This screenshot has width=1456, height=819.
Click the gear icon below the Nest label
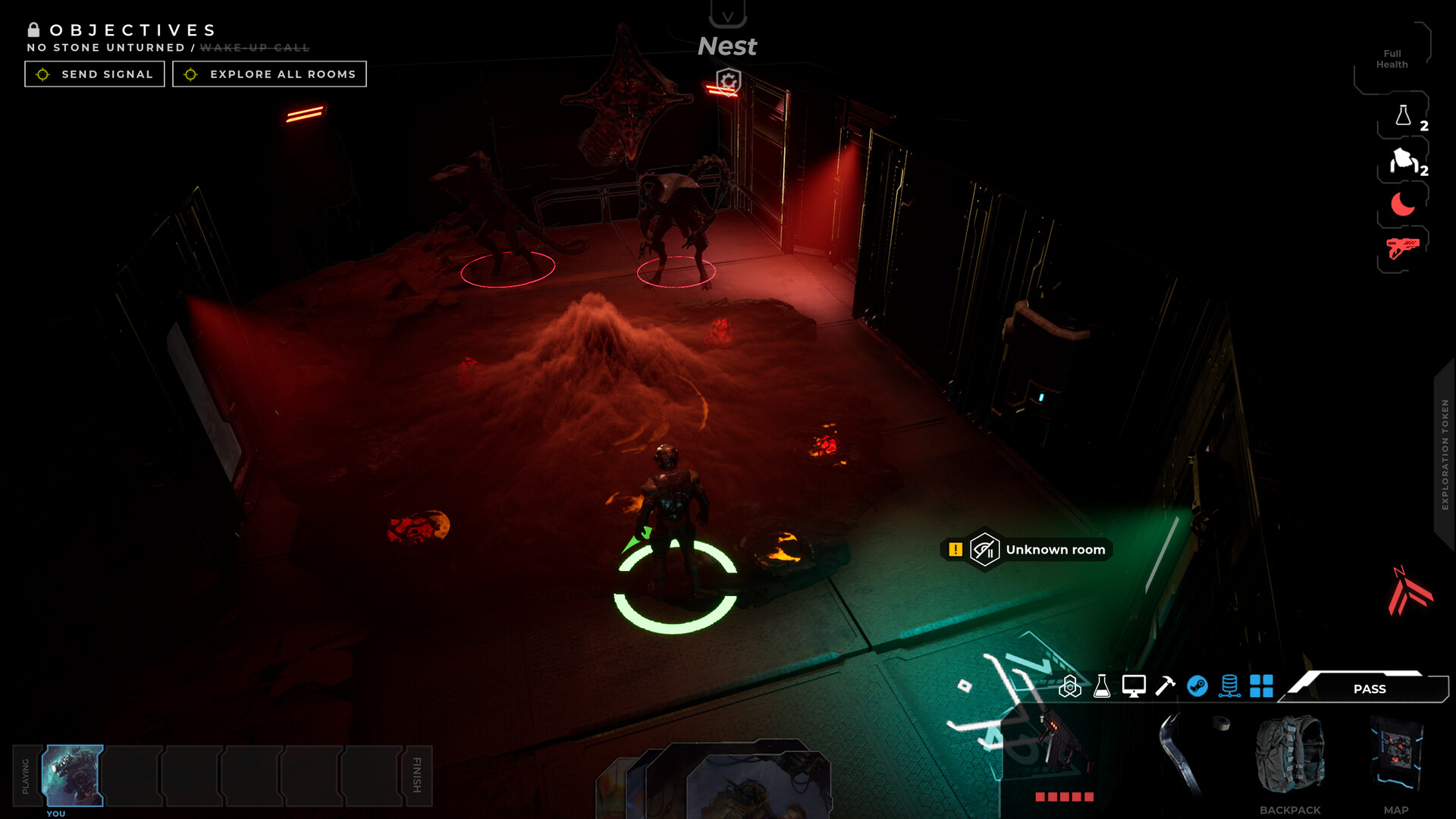point(727,82)
